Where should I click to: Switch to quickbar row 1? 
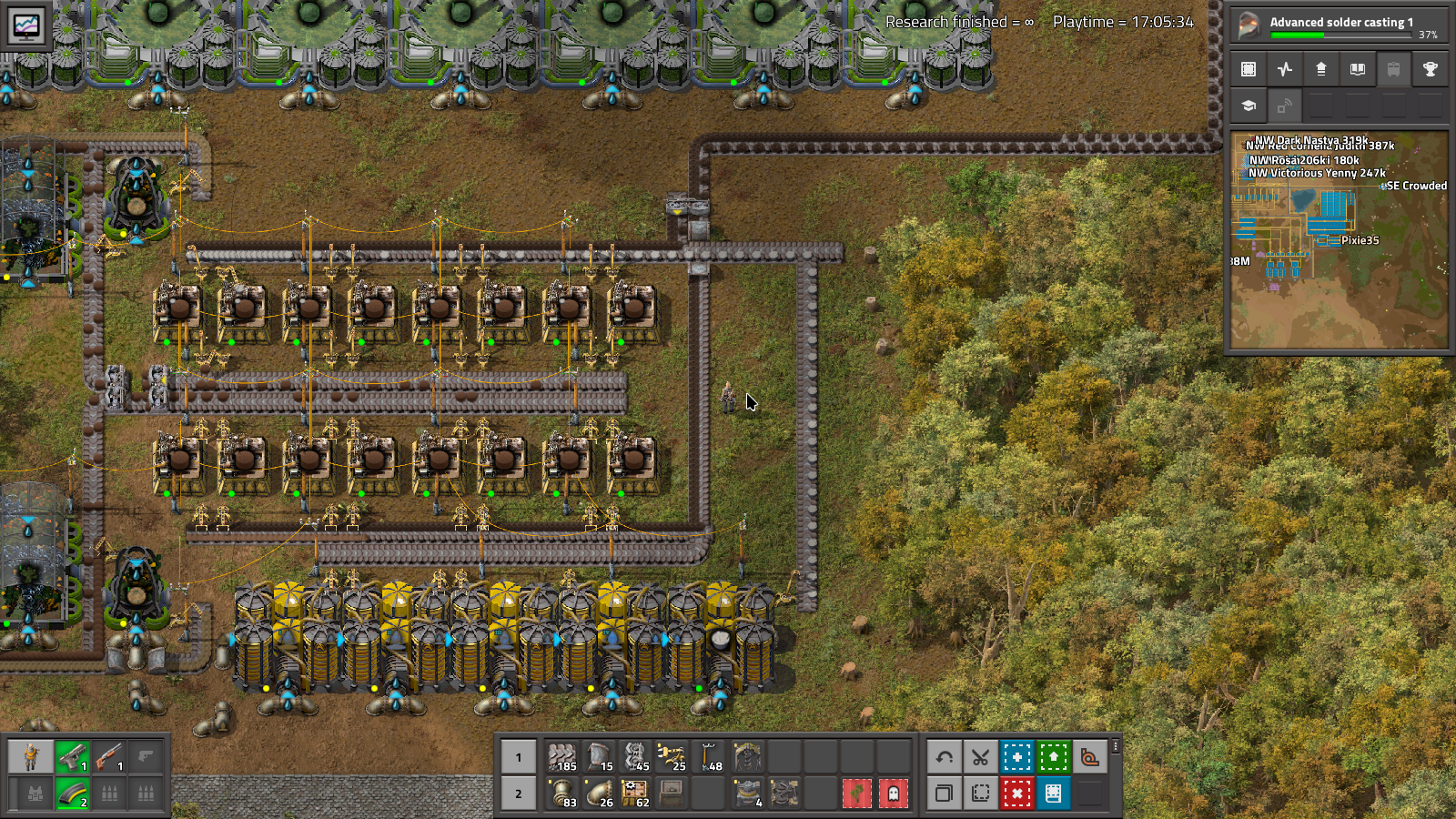point(519,757)
